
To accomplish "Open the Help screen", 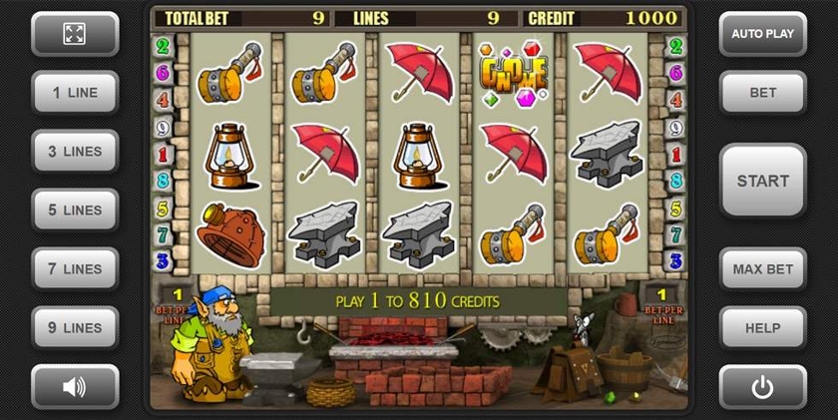I will 762,328.
